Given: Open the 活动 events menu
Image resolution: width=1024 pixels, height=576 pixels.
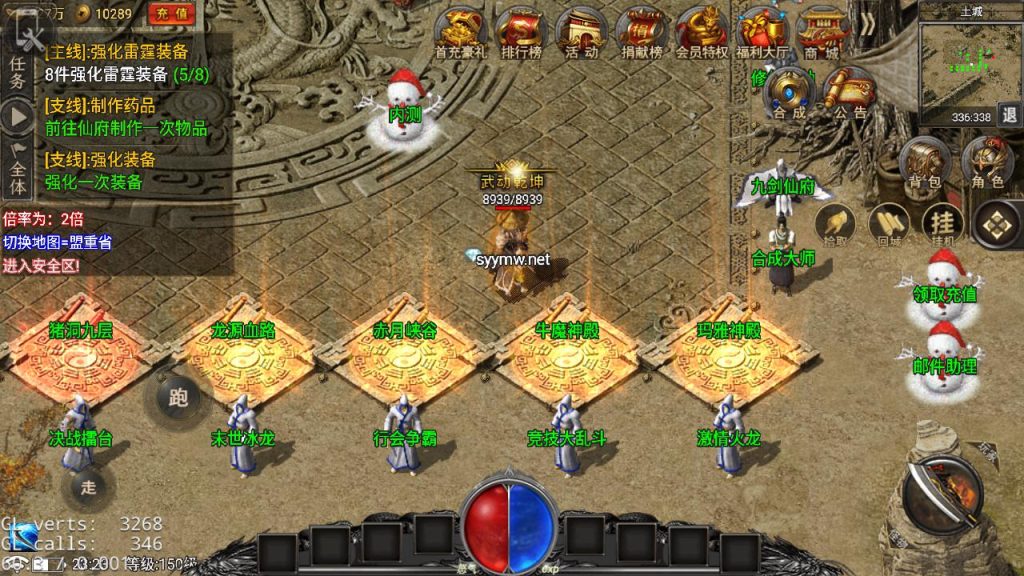Looking at the screenshot, I should coord(581,33).
